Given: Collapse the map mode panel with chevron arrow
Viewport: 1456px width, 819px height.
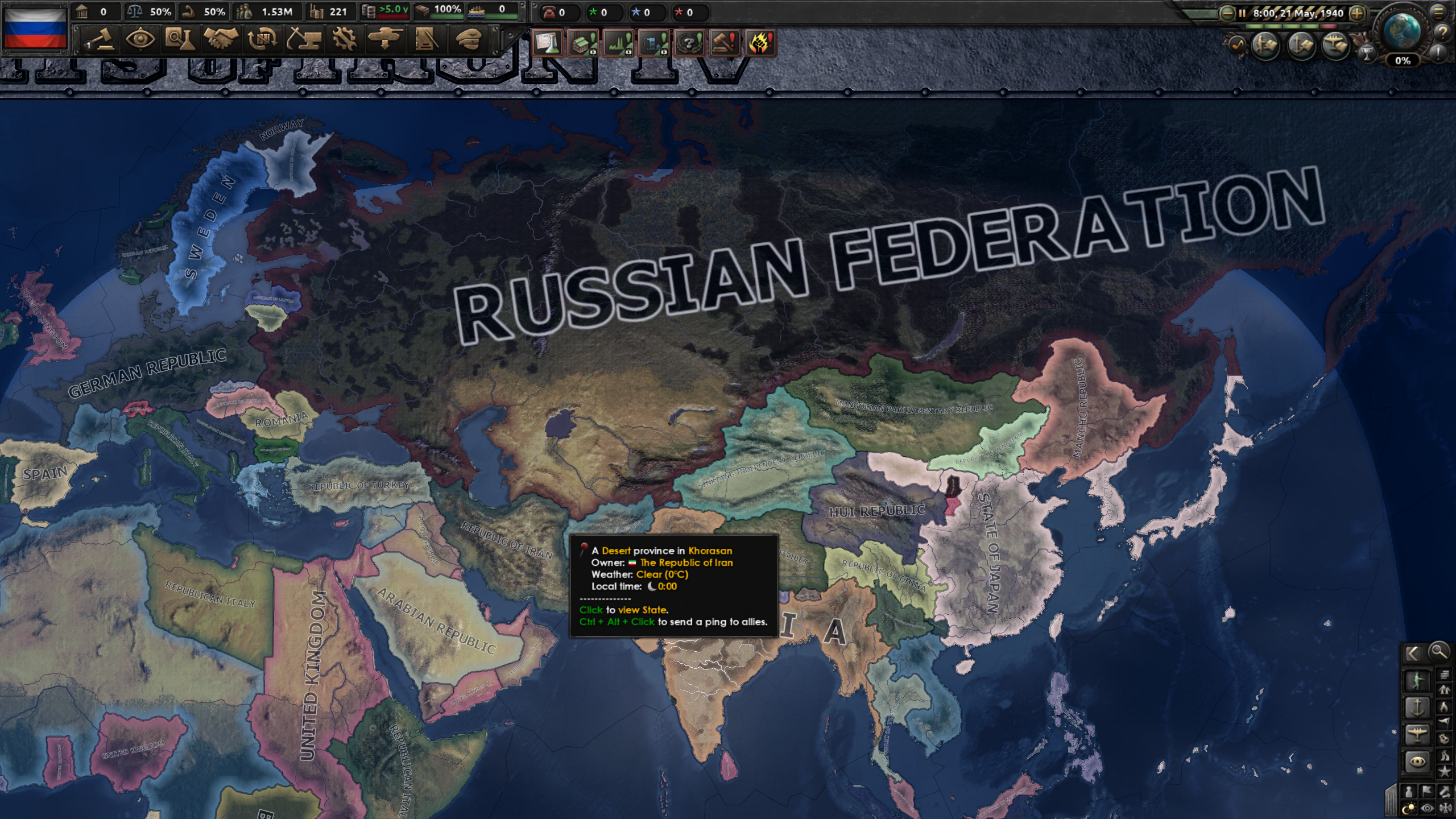Looking at the screenshot, I should point(1415,653).
